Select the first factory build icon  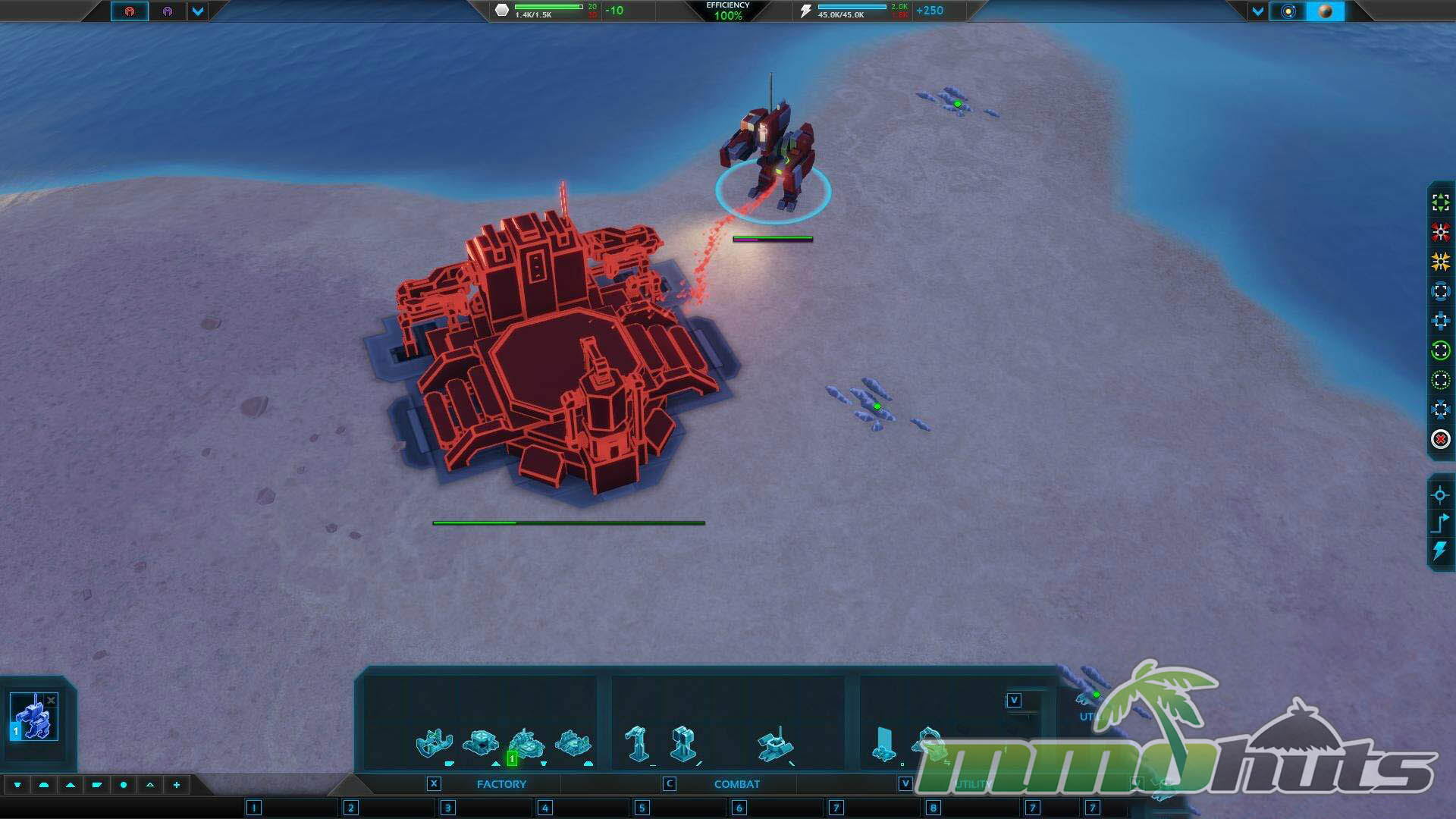click(435, 743)
